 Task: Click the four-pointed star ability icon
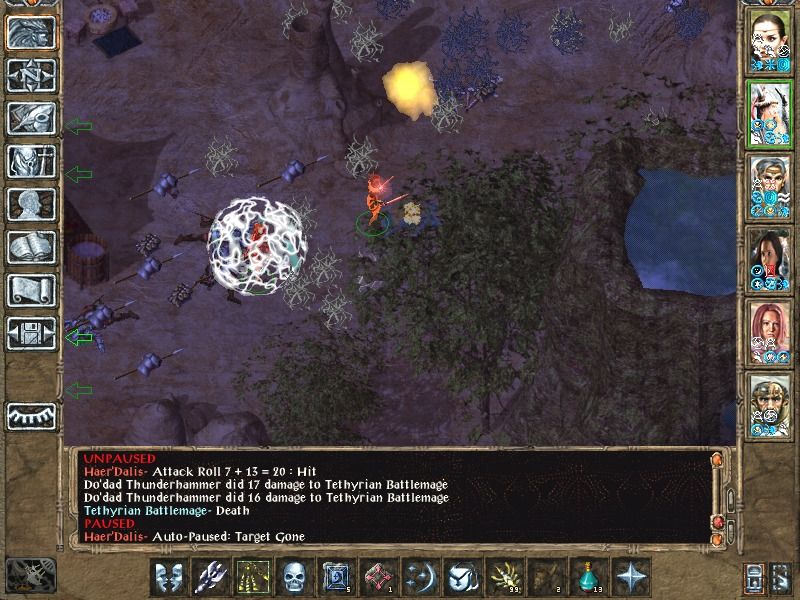click(631, 577)
